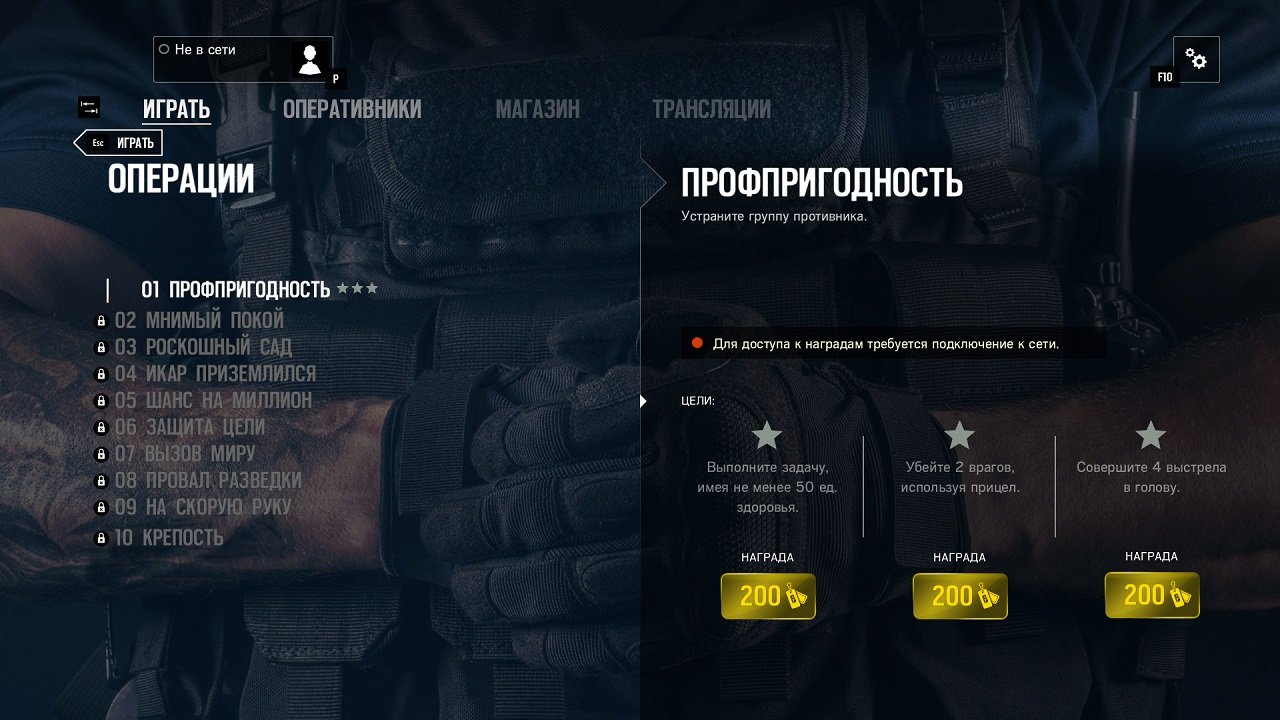
Task: Click the star above 'Совершите 4 выстрела в голову'
Action: coord(1150,434)
